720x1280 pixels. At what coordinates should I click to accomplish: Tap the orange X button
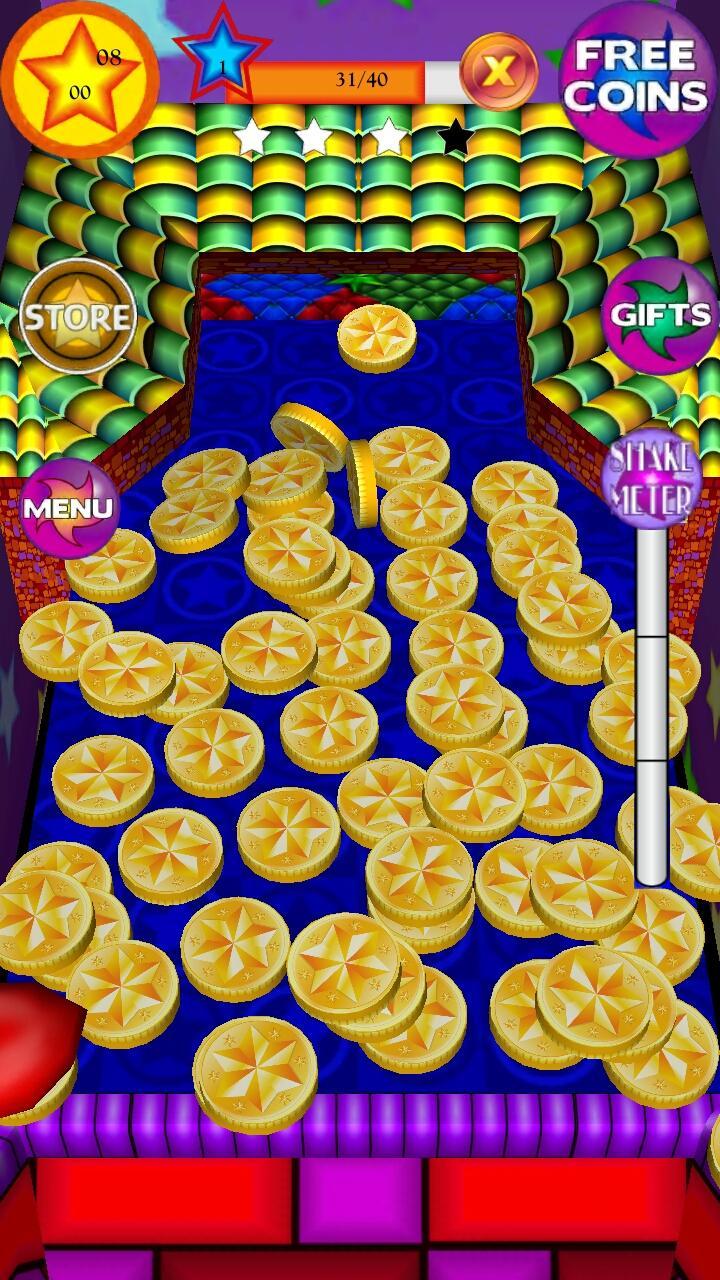(x=499, y=71)
